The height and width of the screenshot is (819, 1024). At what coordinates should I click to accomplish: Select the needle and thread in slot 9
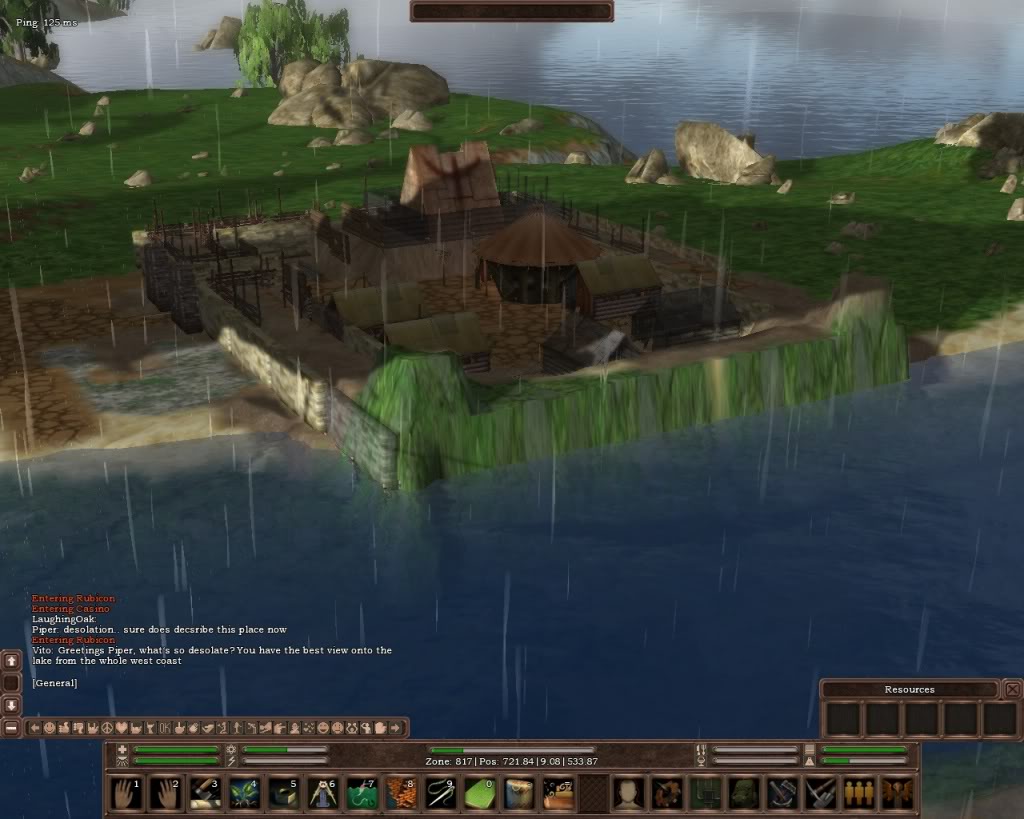[x=439, y=794]
